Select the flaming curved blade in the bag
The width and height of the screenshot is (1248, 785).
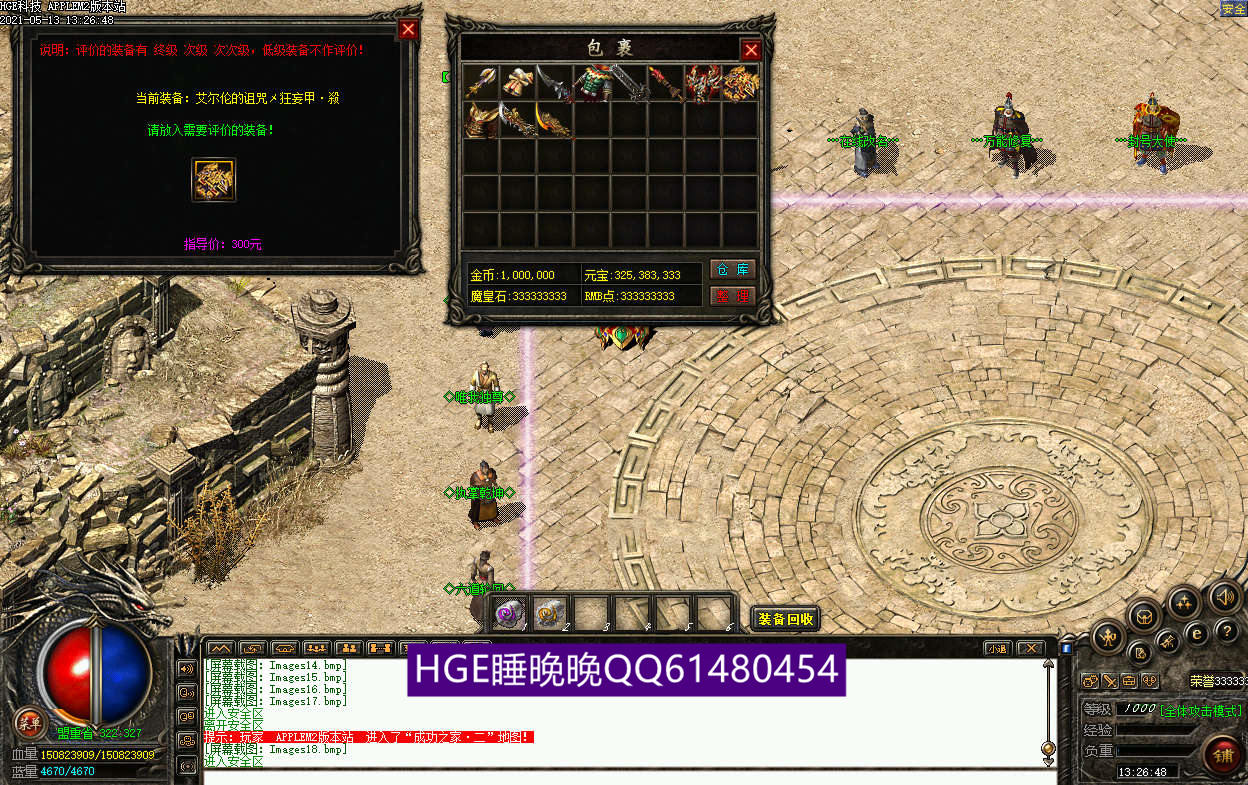tap(555, 120)
